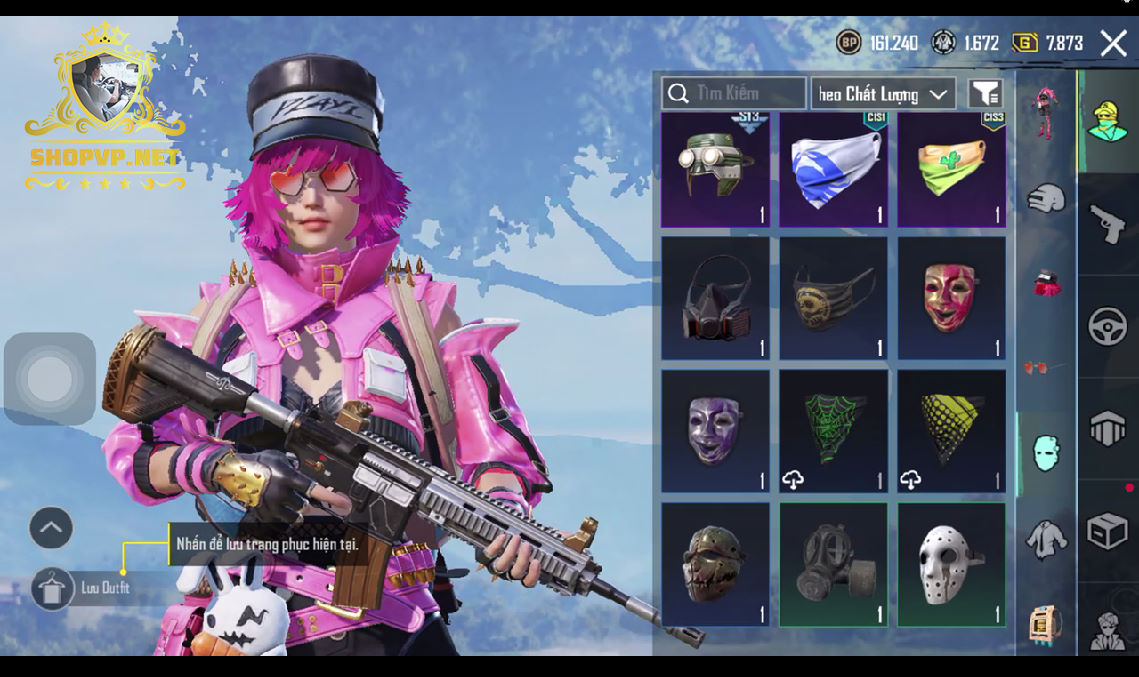The image size is (1139, 677).
Task: Click the round up-arrow expand button
Action: 51,527
